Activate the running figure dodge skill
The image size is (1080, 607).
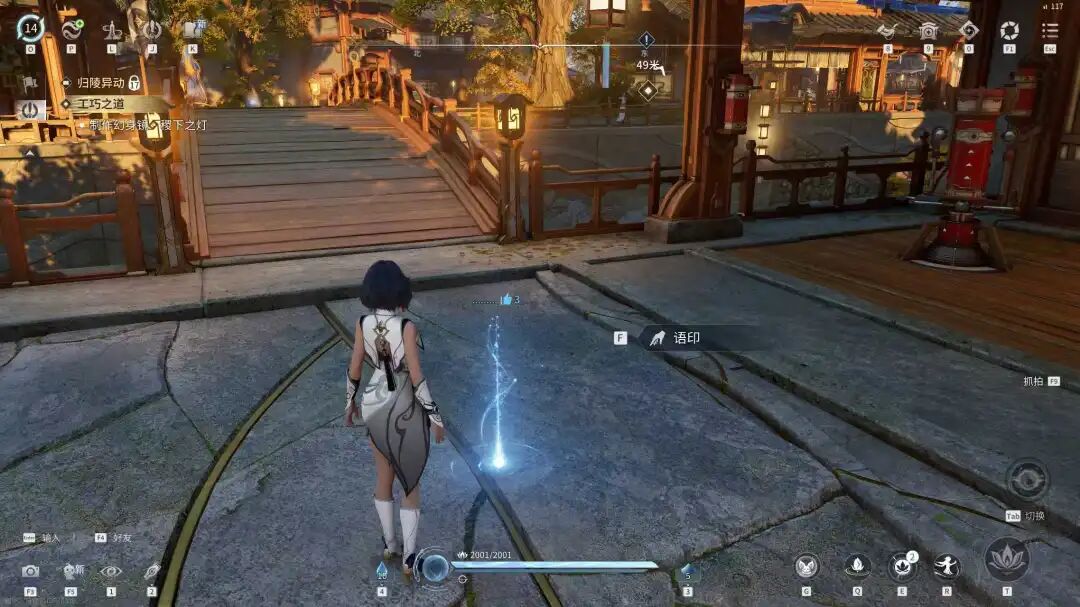pyautogui.click(x=946, y=567)
